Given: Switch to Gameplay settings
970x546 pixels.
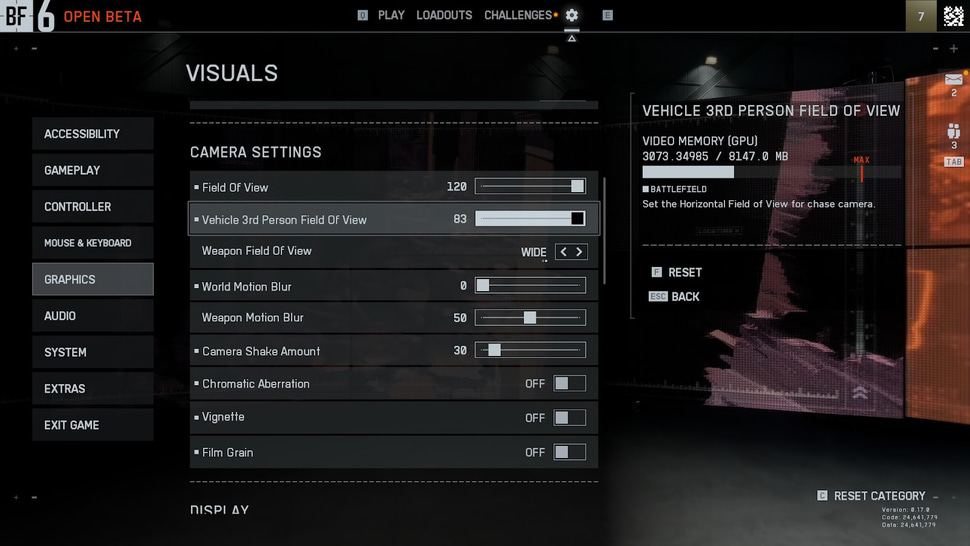Looking at the screenshot, I should point(92,170).
